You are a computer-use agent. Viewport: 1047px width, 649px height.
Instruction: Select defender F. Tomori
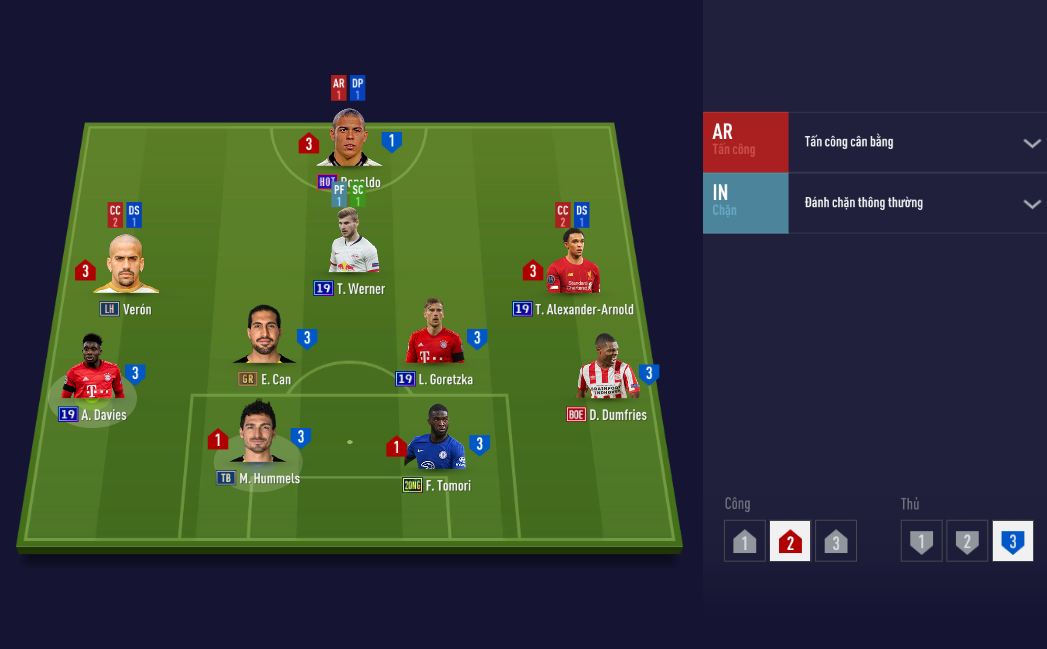tap(436, 440)
